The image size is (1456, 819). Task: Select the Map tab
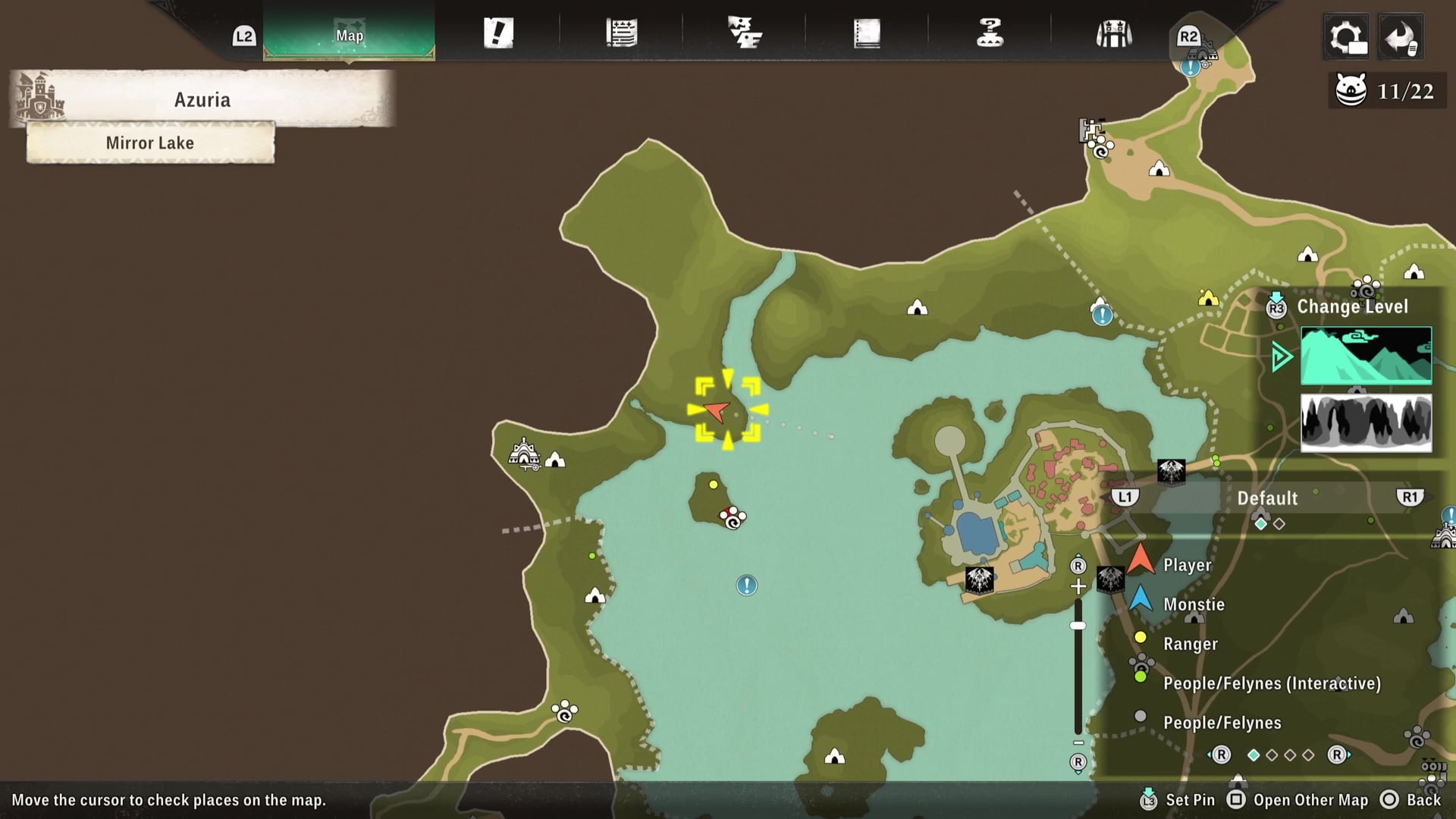pyautogui.click(x=349, y=35)
